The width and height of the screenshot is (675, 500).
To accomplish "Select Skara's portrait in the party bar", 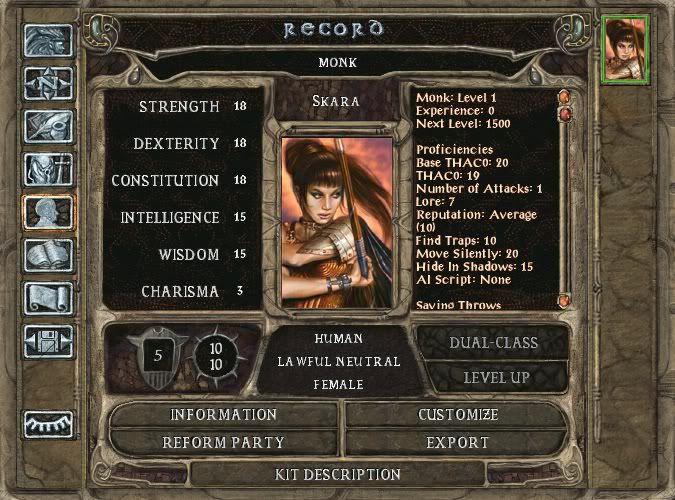I will click(x=624, y=48).
